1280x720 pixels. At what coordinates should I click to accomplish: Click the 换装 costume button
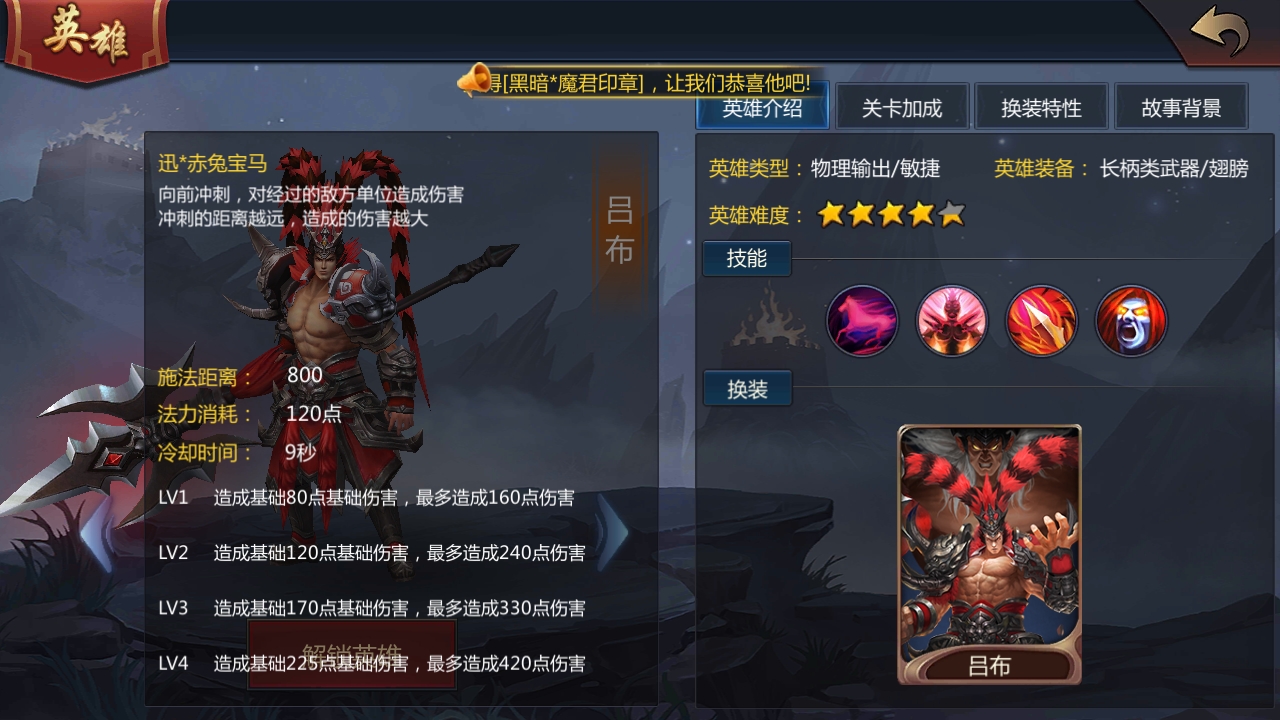pyautogui.click(x=746, y=388)
